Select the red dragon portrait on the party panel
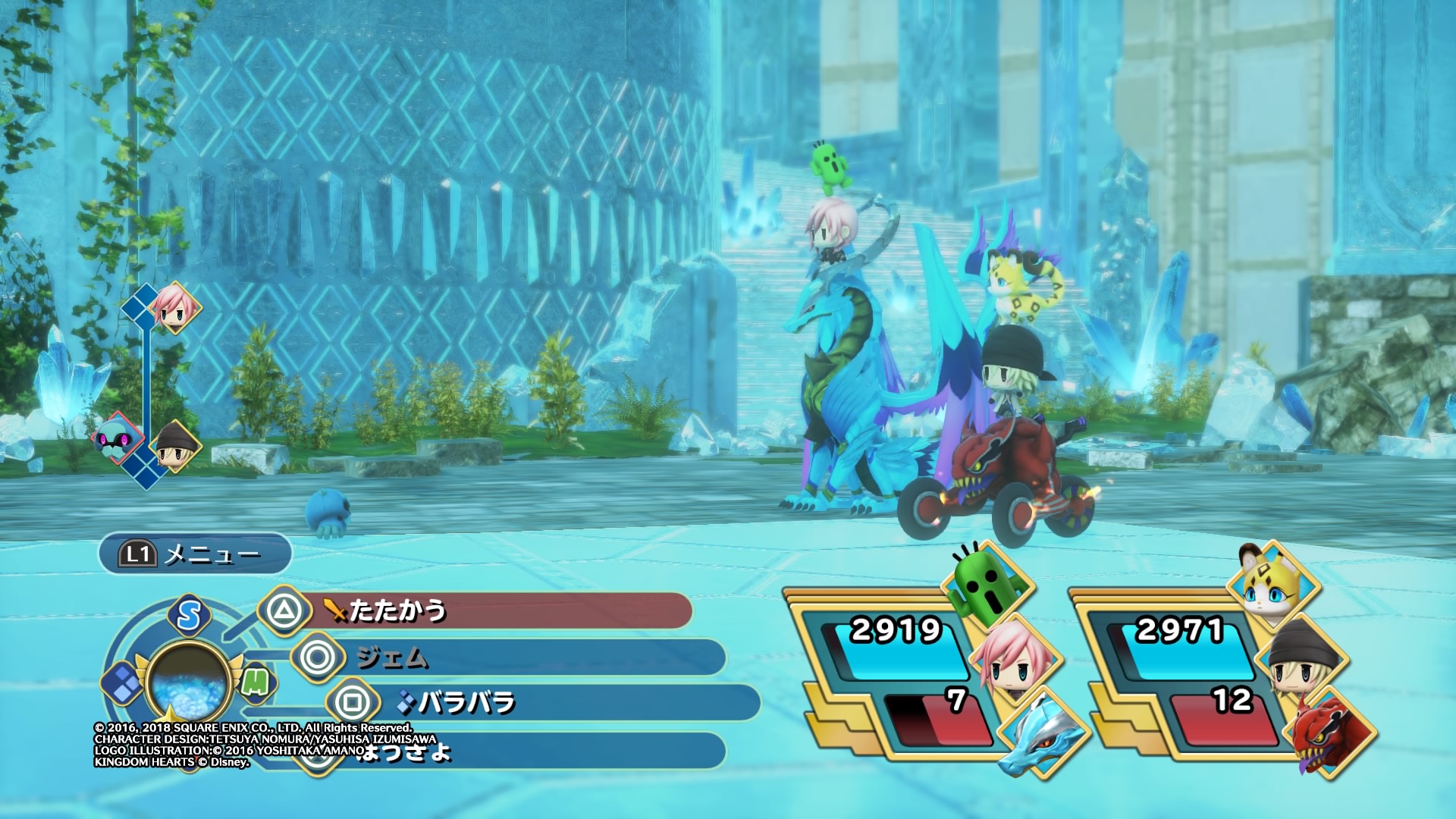This screenshot has width=1456, height=819. (x=1329, y=733)
